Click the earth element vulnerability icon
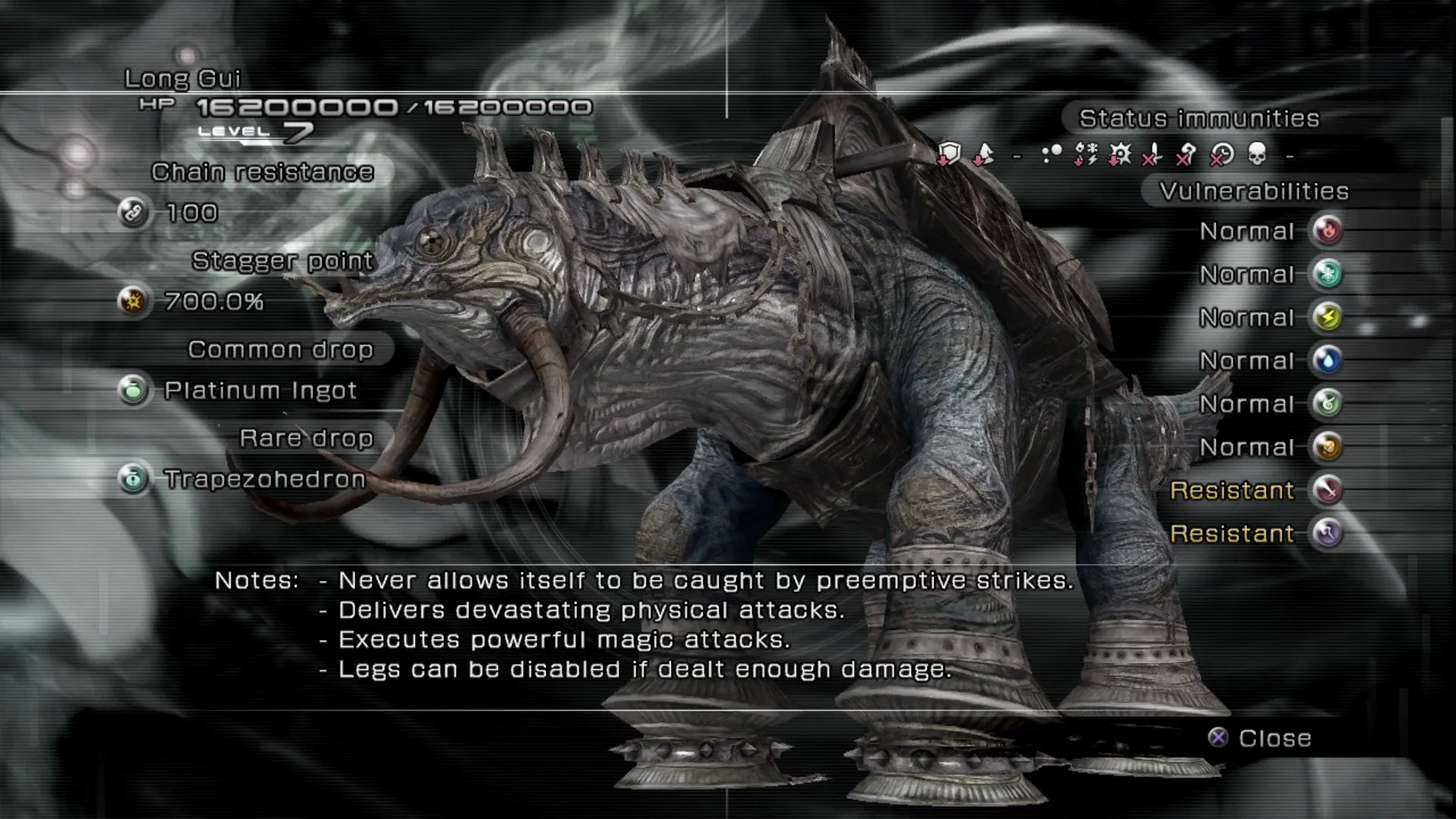Image resolution: width=1456 pixels, height=819 pixels. coord(1327,447)
